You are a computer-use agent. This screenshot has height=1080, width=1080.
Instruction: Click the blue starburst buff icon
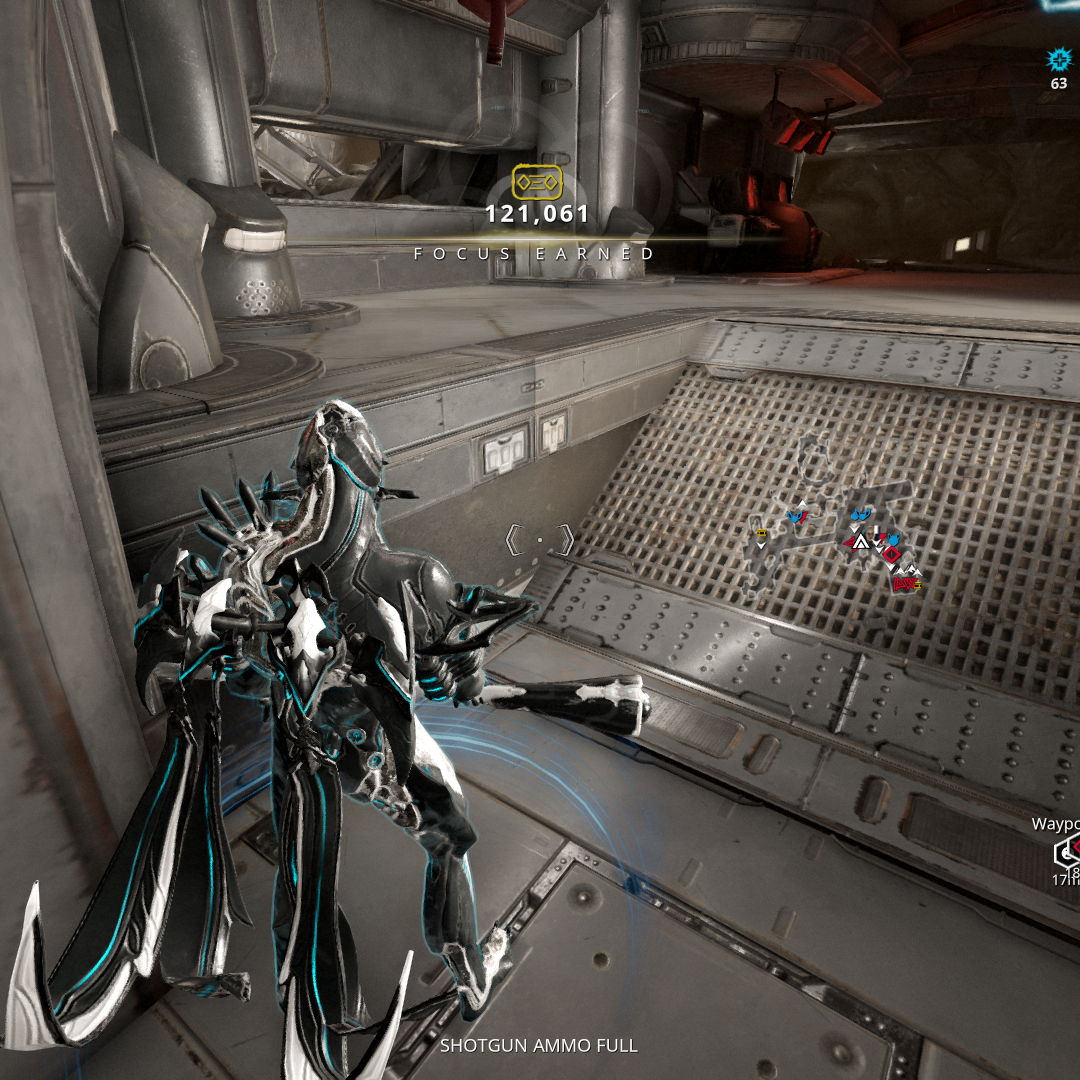pyautogui.click(x=1058, y=58)
